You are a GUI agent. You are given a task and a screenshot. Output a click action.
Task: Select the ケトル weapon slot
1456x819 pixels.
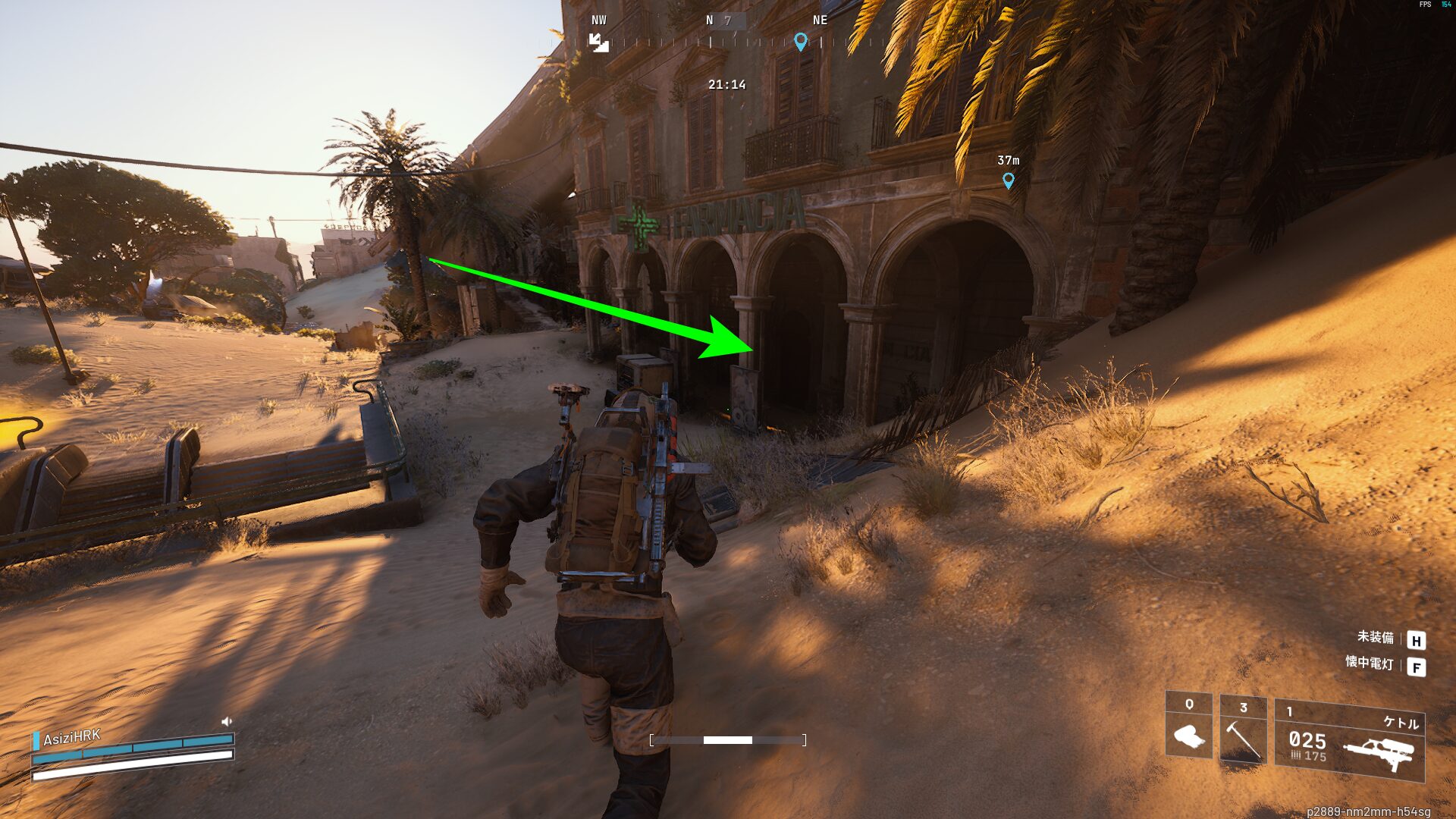(x=1349, y=742)
